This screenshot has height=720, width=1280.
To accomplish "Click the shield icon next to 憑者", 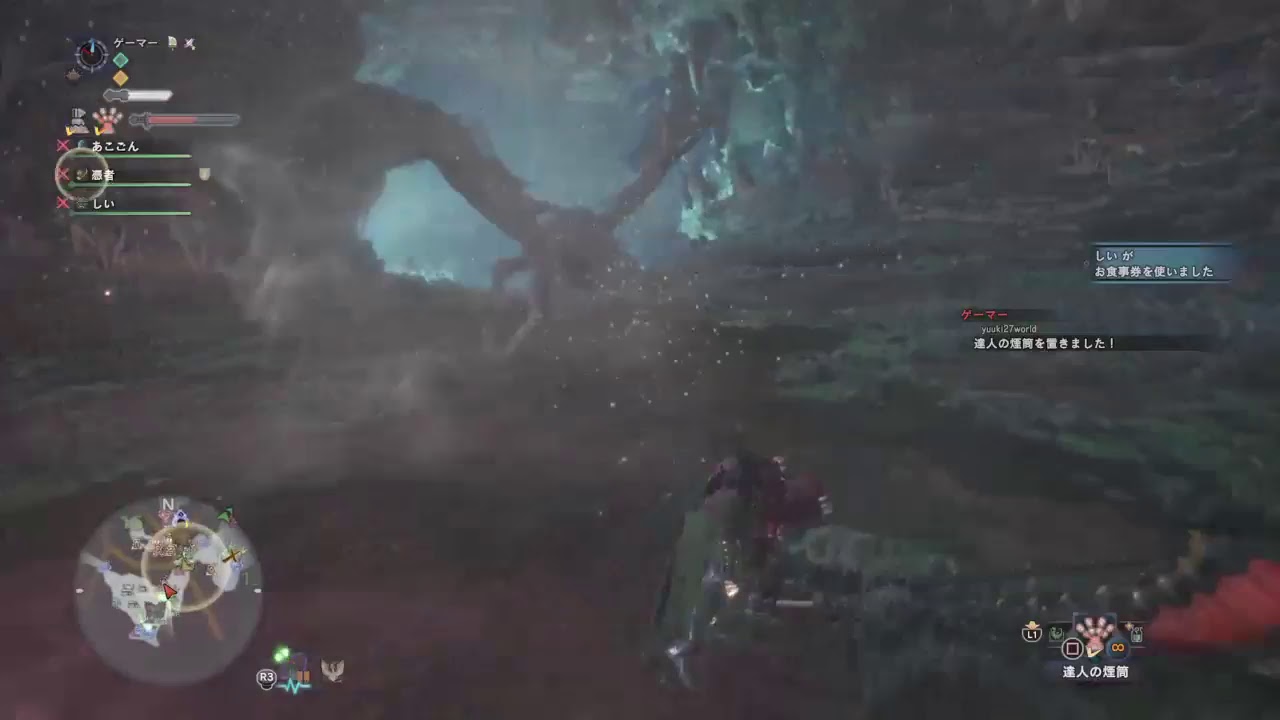I will click(x=204, y=172).
